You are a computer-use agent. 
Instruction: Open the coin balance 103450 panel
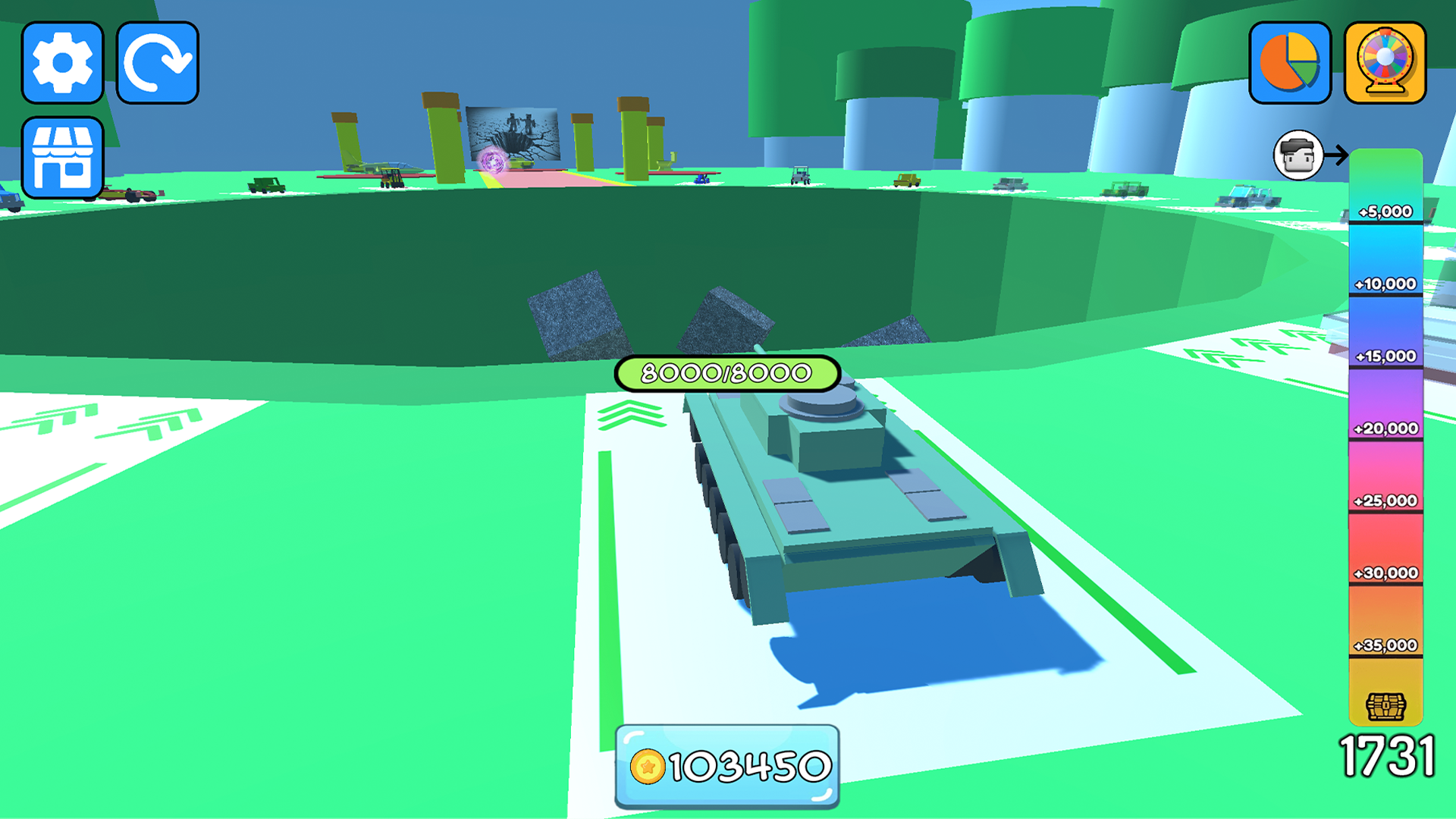[x=726, y=767]
